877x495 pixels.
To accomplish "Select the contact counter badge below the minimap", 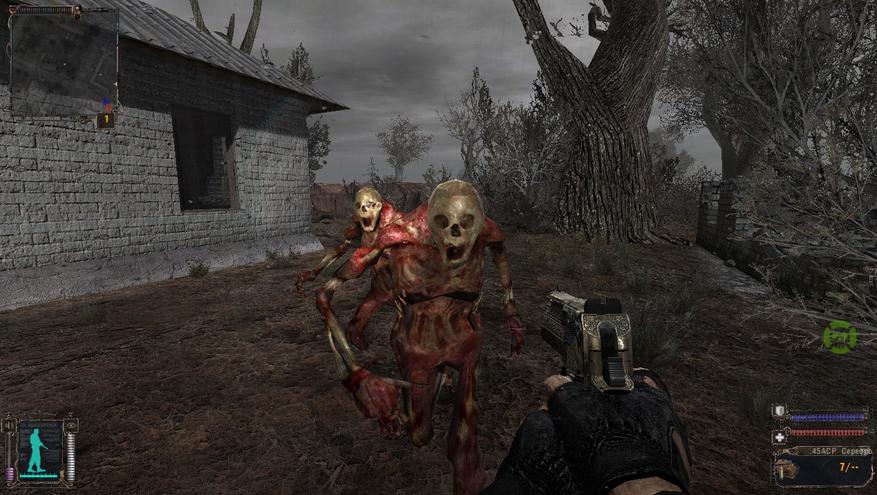I will [105, 120].
